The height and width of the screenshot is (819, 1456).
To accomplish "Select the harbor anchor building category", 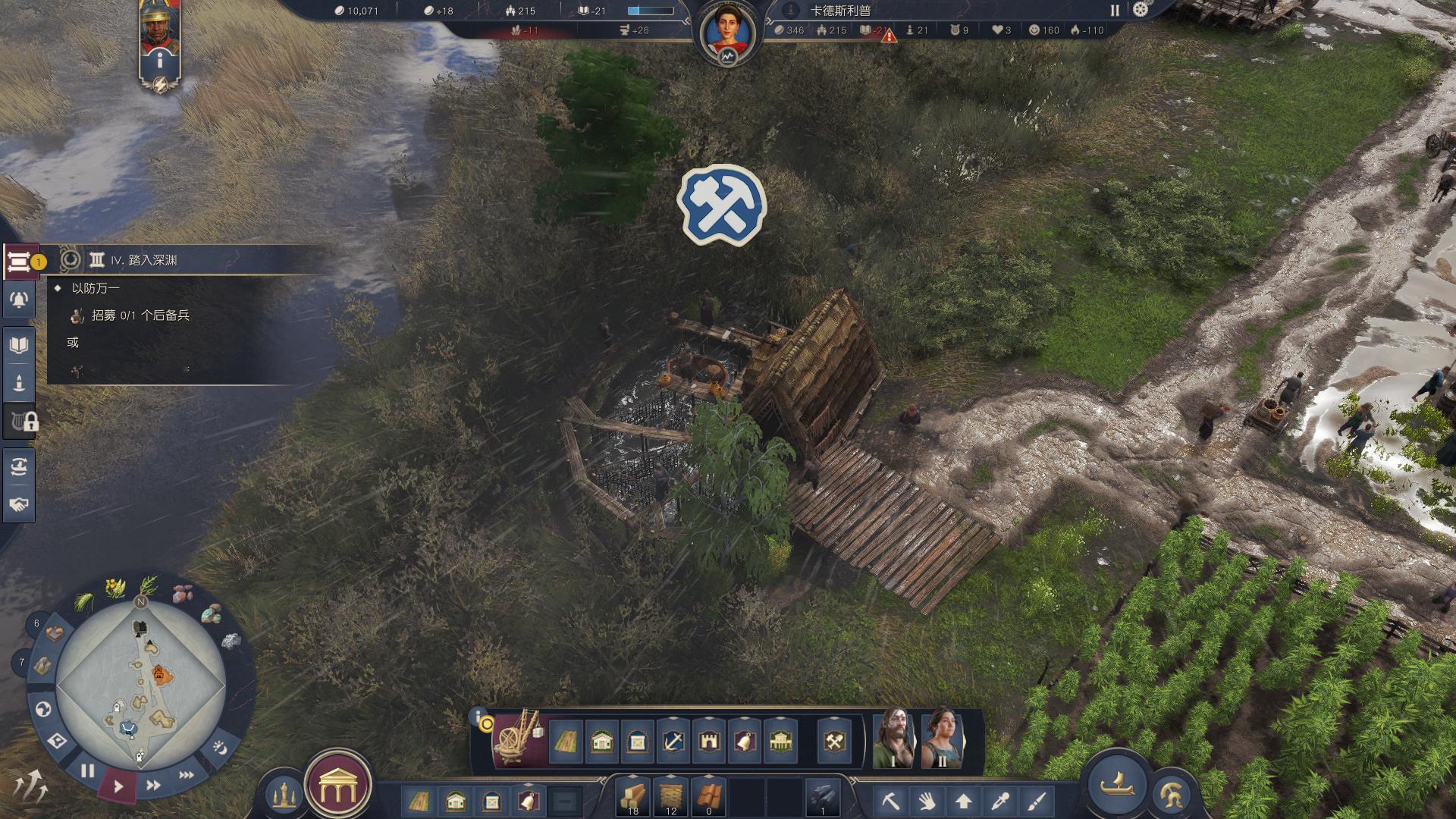I will coord(673,741).
